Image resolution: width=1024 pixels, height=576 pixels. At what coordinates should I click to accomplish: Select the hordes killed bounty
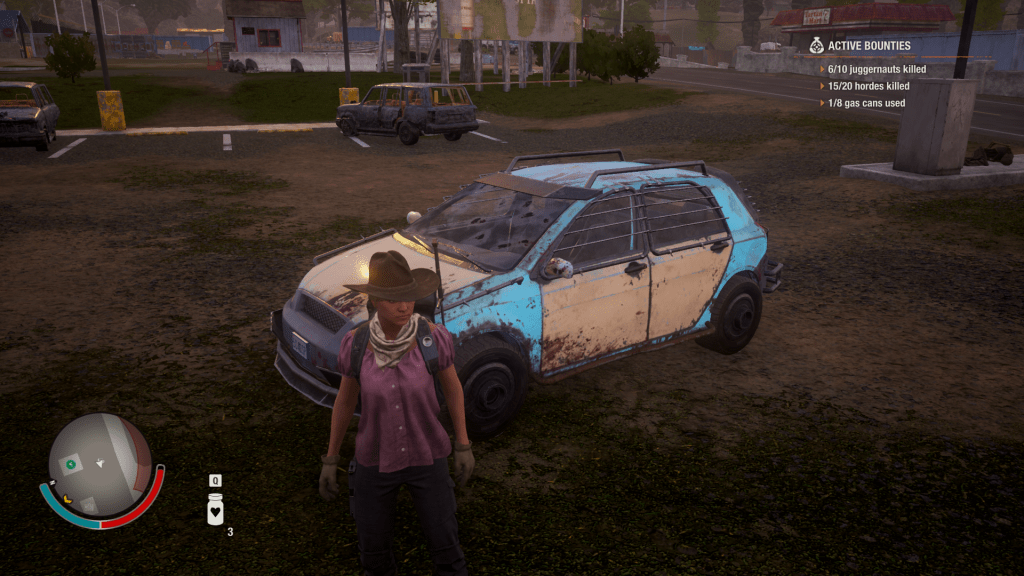[x=868, y=86]
